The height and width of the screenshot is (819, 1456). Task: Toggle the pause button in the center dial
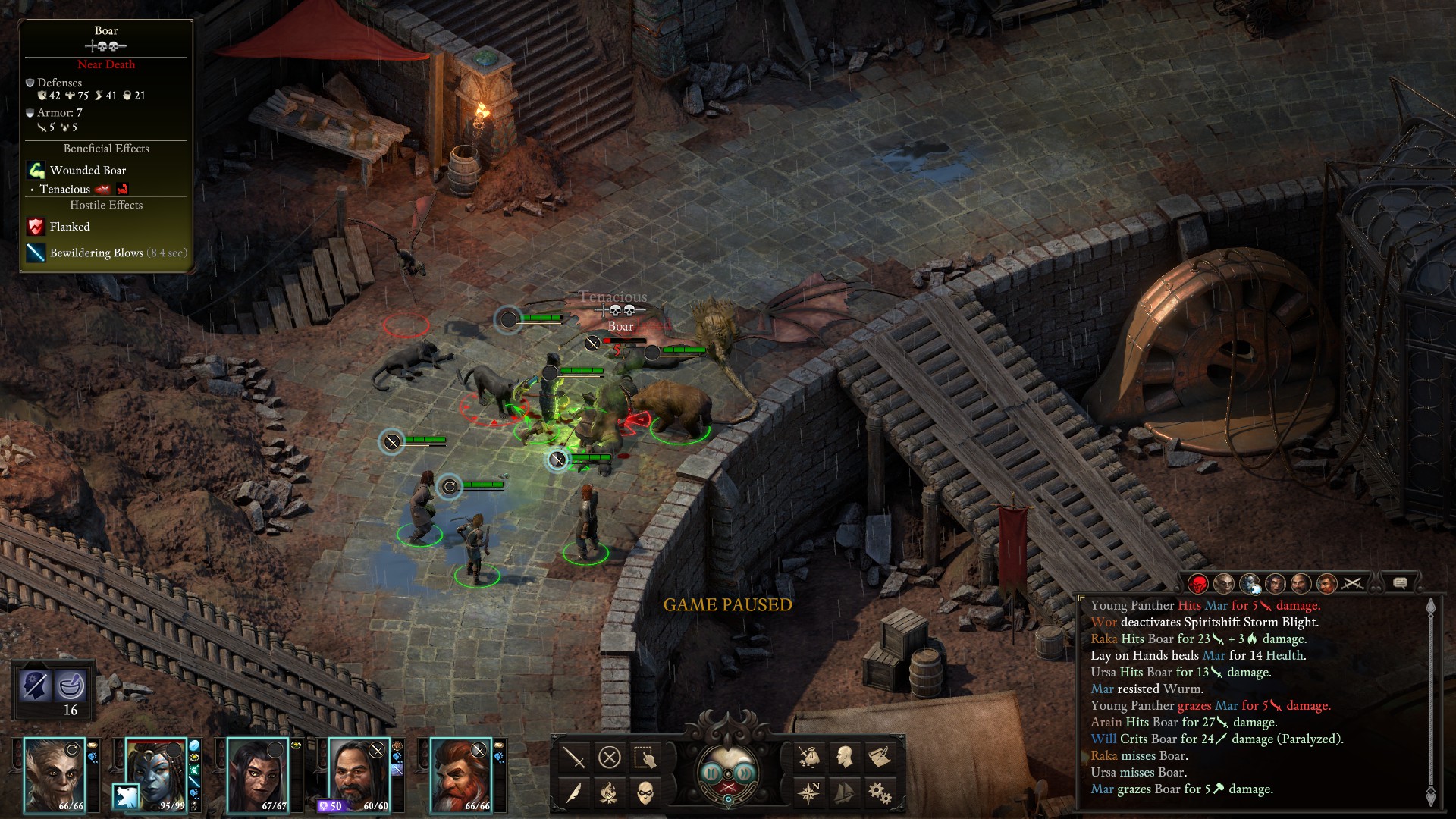pos(711,773)
